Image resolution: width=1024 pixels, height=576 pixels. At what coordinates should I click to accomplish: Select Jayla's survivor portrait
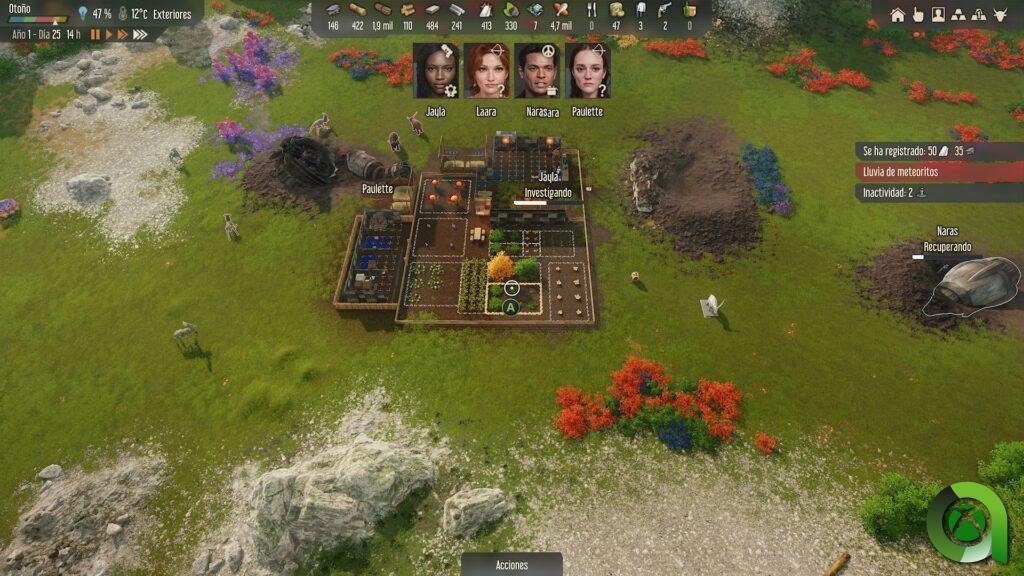435,70
